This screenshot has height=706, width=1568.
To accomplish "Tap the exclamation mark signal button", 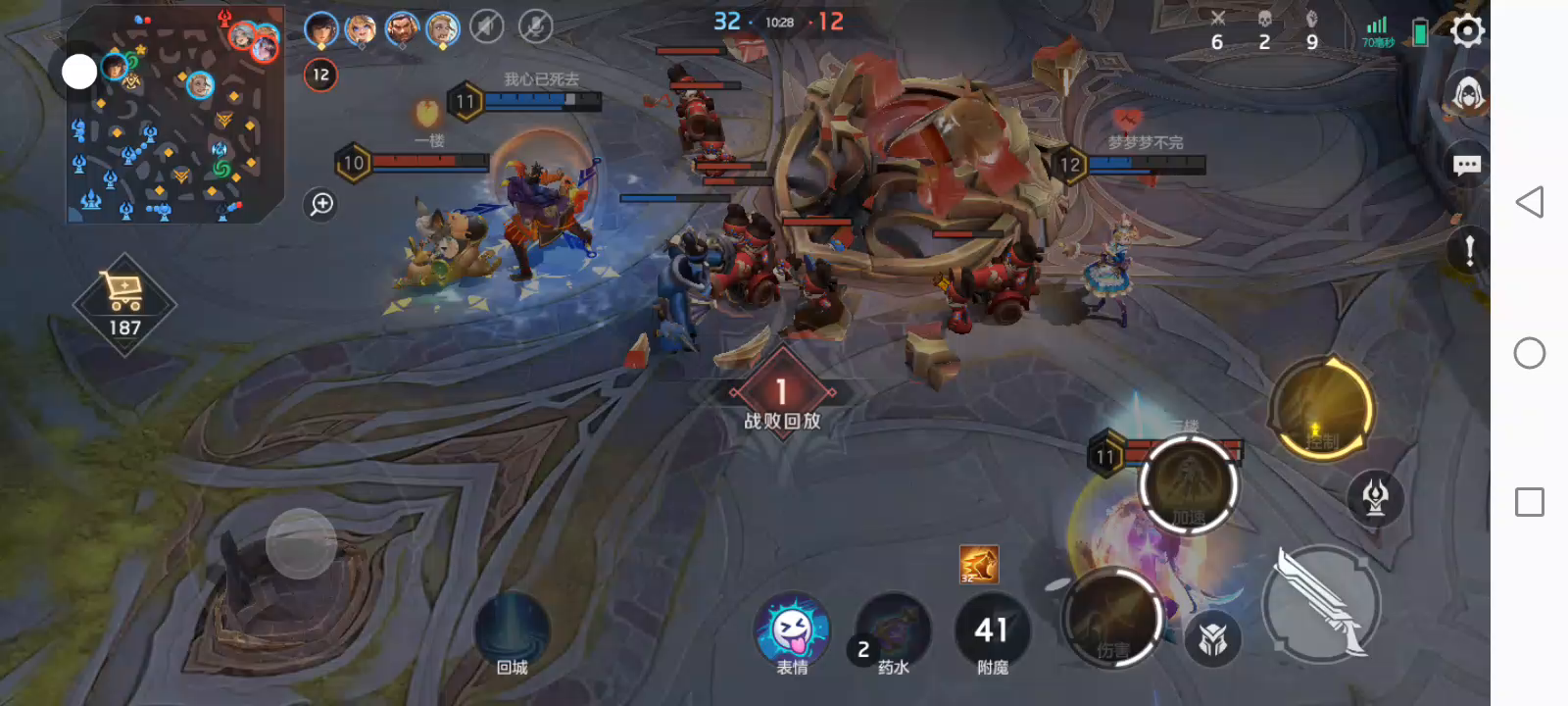I will pyautogui.click(x=1468, y=250).
